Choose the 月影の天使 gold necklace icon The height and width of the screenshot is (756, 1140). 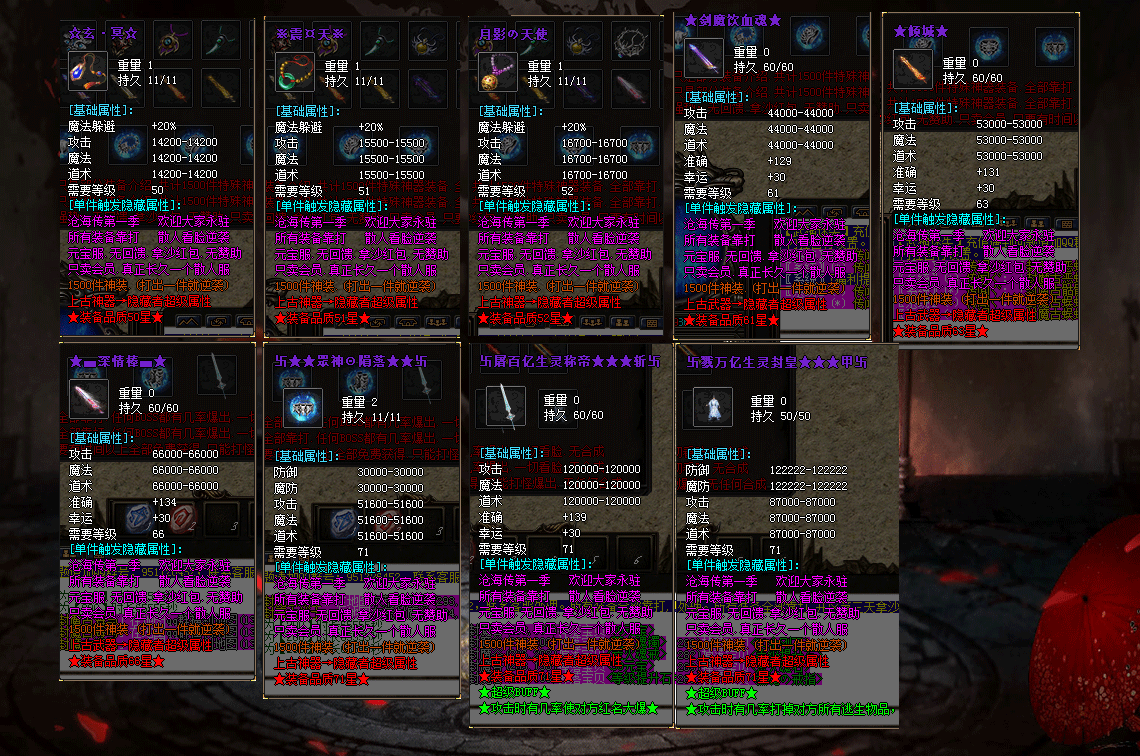(x=497, y=73)
